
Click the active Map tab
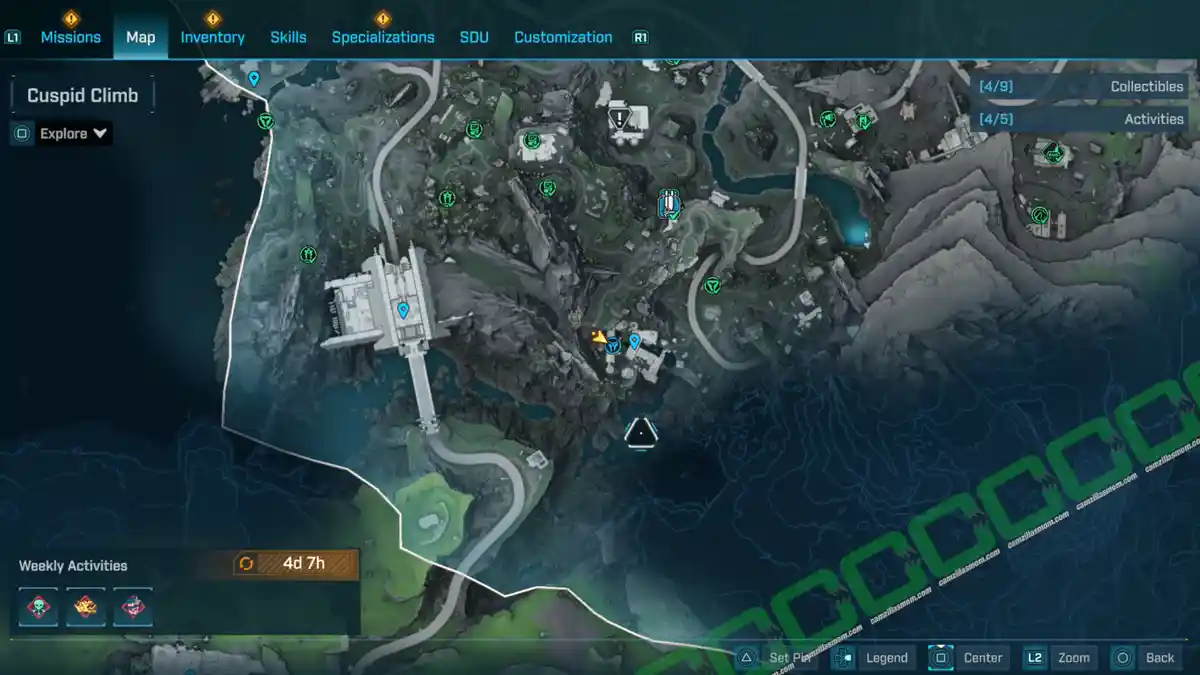[140, 37]
